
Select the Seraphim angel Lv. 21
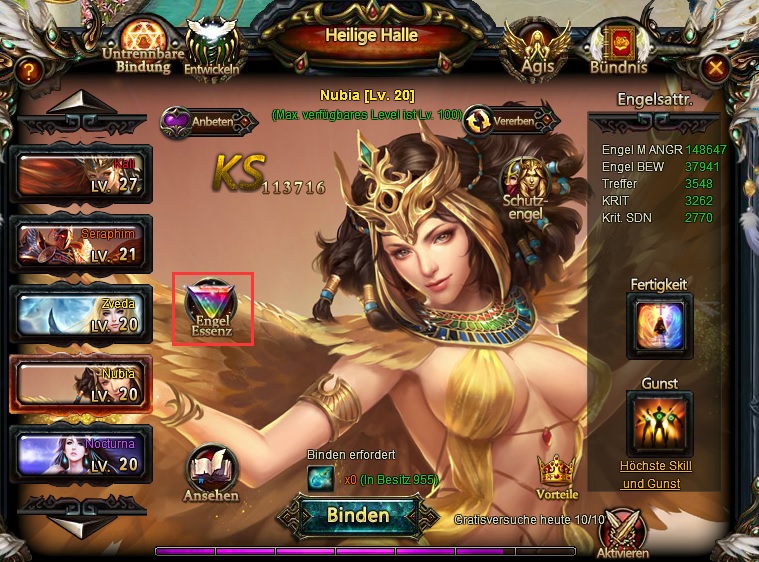[x=80, y=244]
